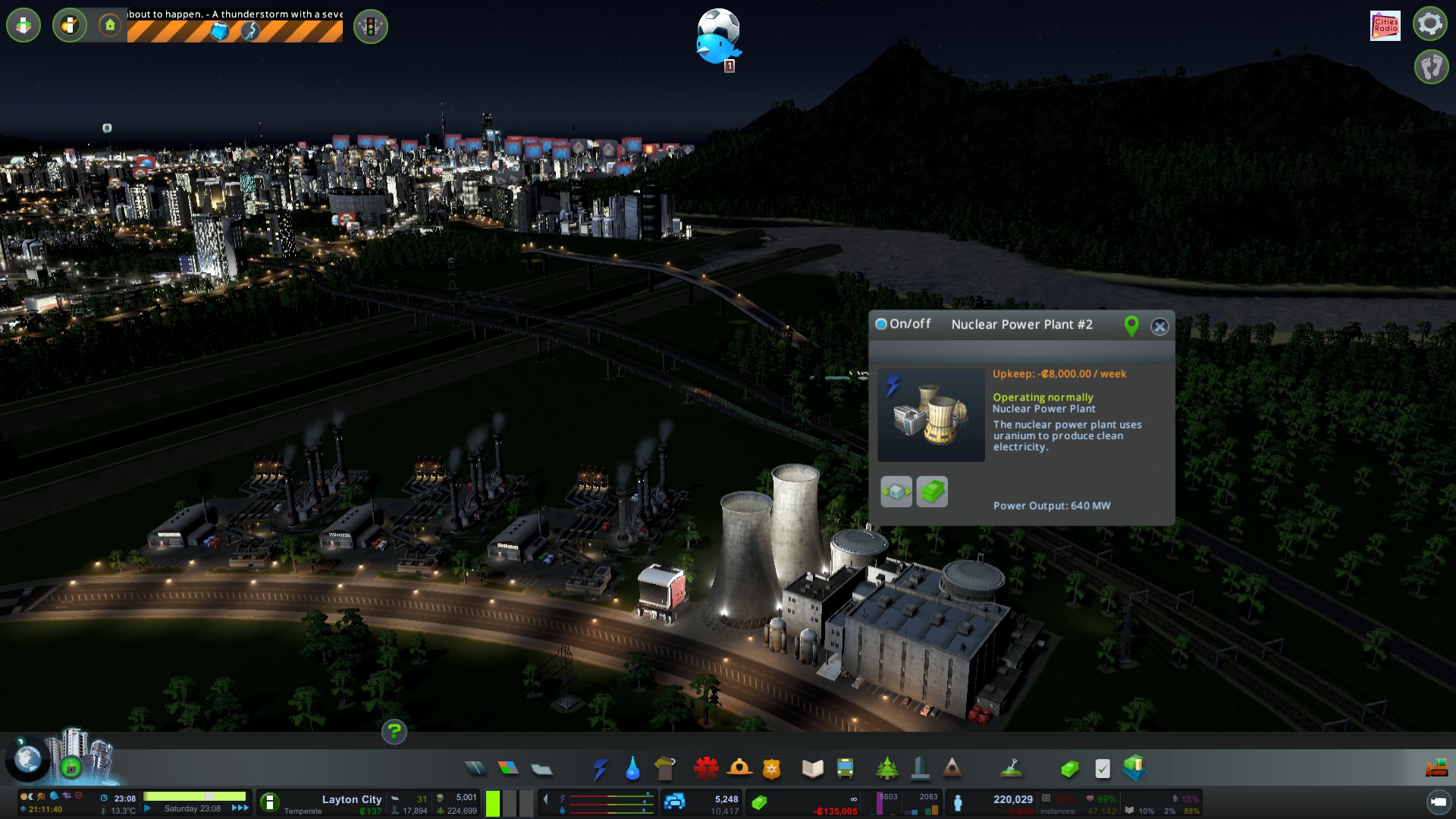
Task: Open the Public Transport bus menu
Action: (x=845, y=769)
